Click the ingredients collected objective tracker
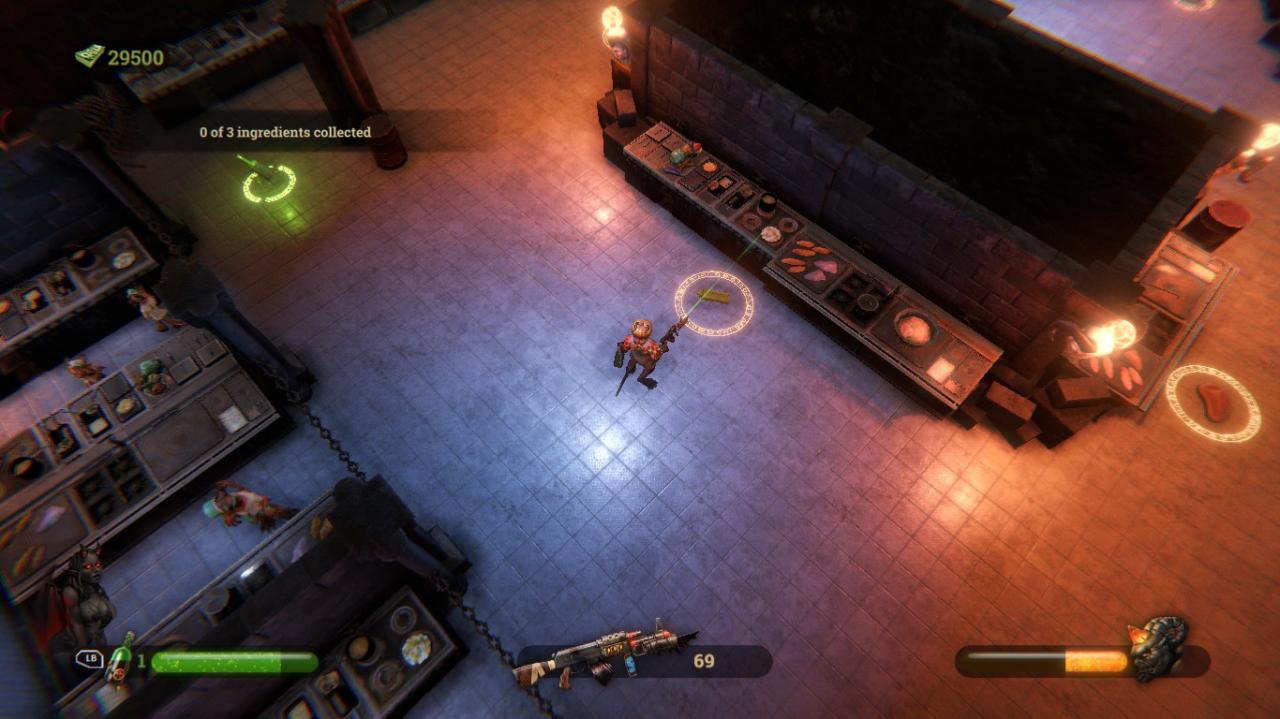1280x719 pixels. point(285,132)
